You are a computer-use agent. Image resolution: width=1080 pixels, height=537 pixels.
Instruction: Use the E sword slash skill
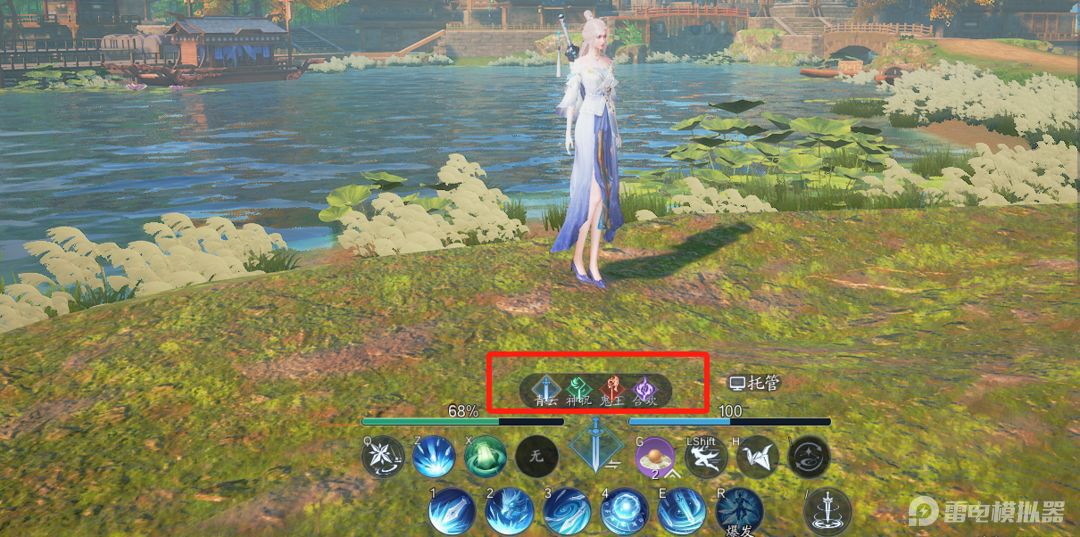pyautogui.click(x=682, y=512)
